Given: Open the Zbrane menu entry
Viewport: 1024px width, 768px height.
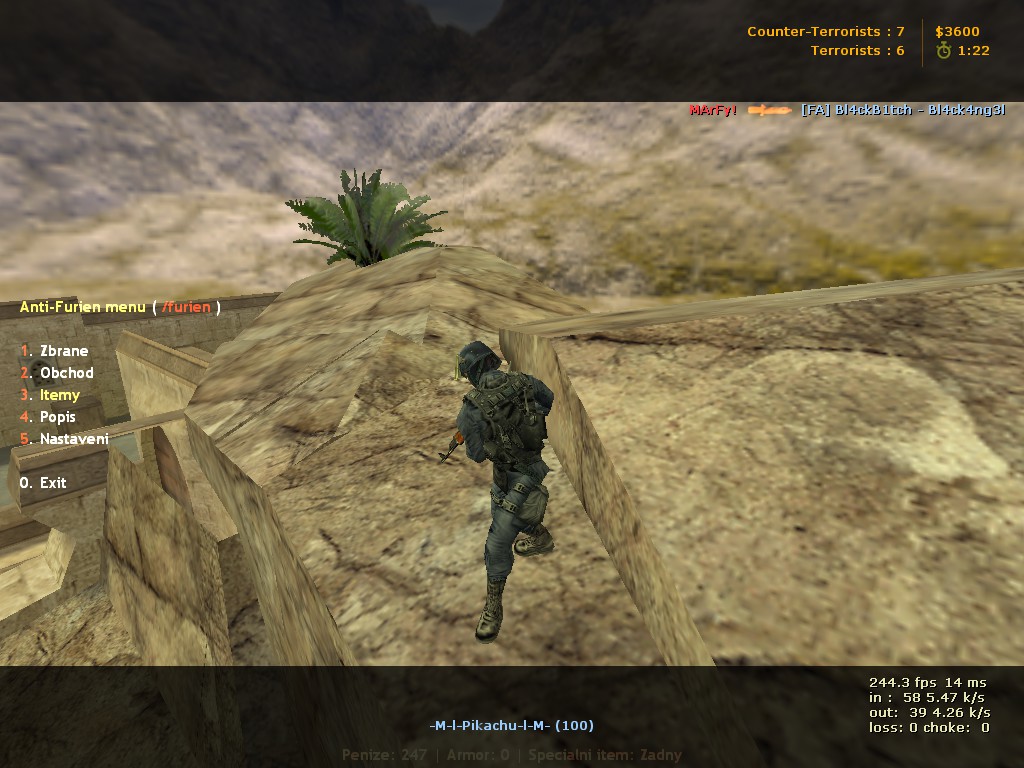Looking at the screenshot, I should pos(64,351).
